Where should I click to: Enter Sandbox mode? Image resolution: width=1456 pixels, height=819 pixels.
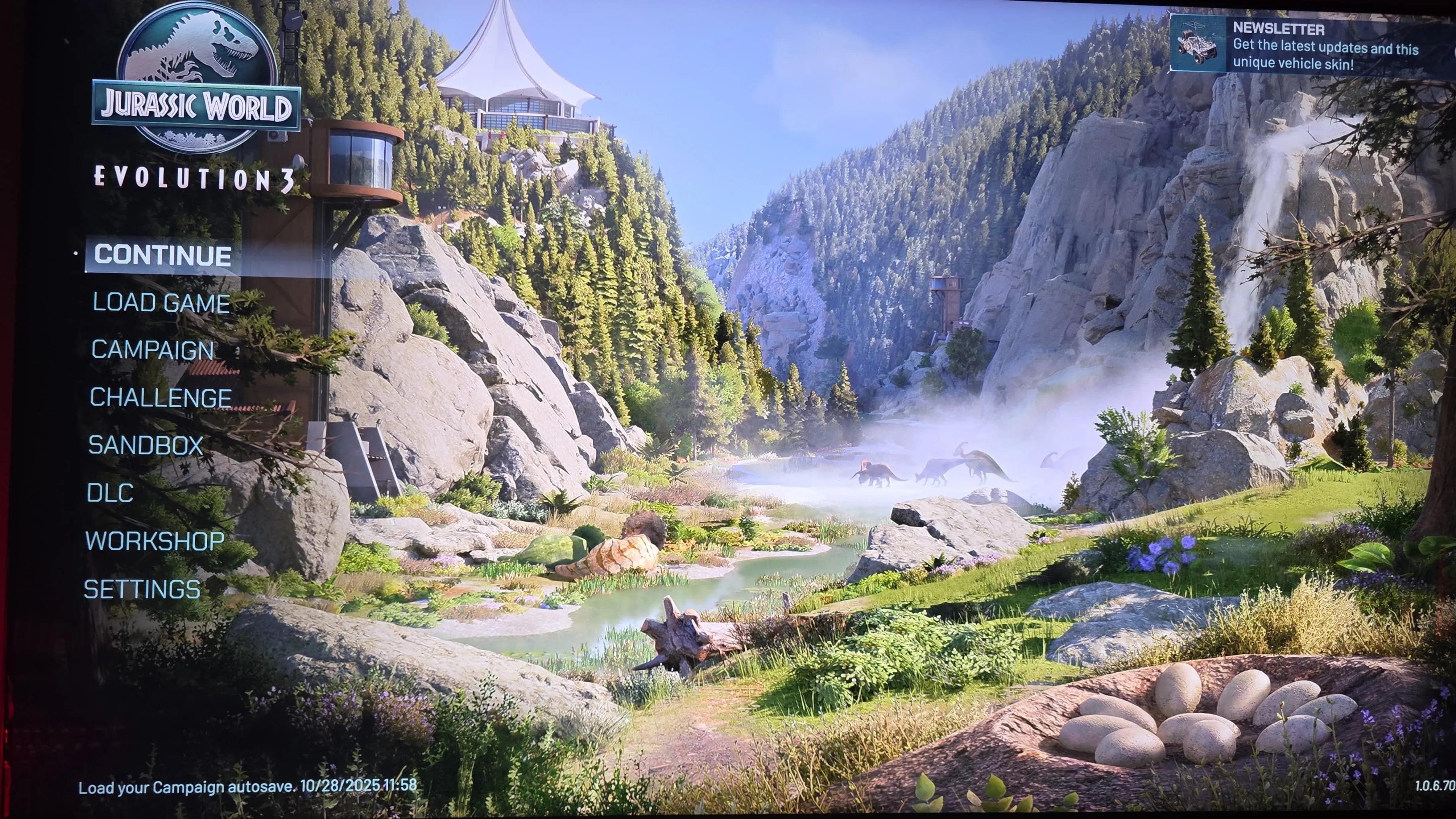coord(146,445)
